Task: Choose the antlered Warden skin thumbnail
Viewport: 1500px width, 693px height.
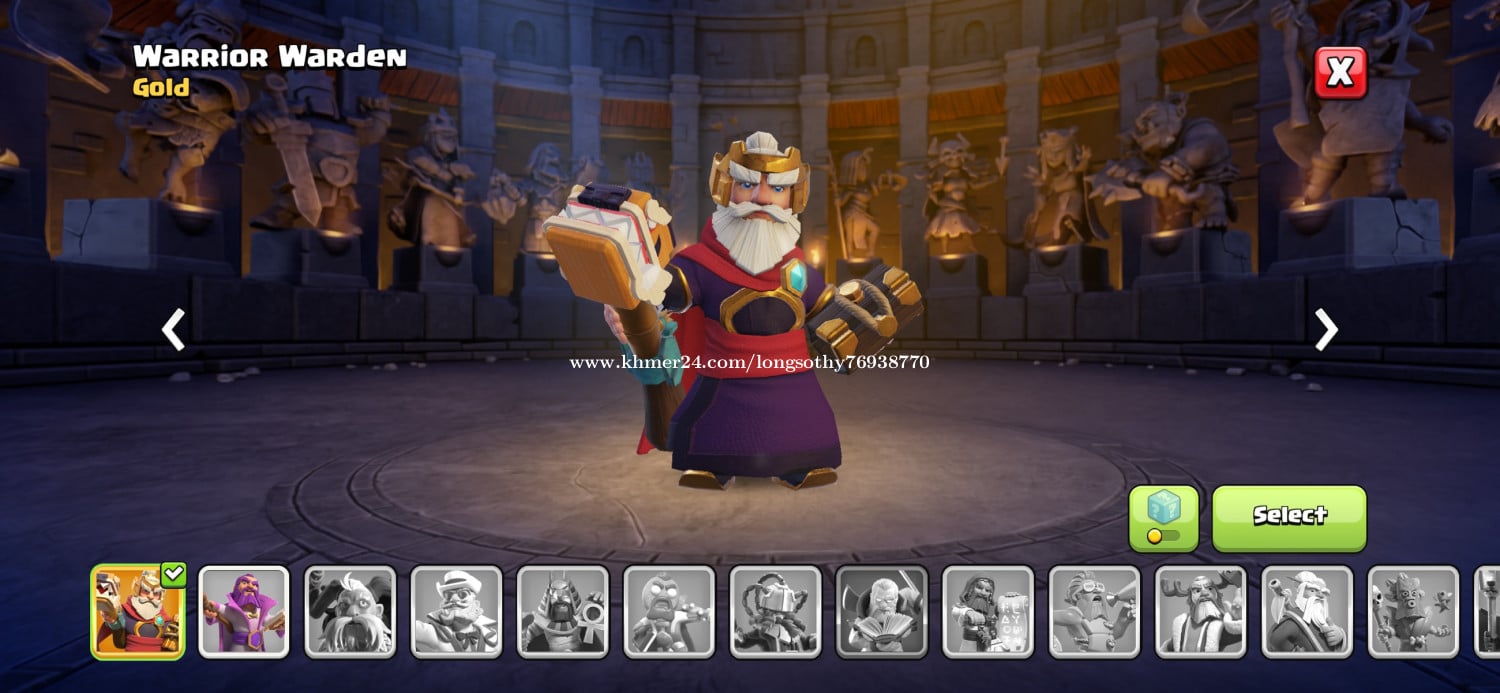Action: click(1201, 612)
